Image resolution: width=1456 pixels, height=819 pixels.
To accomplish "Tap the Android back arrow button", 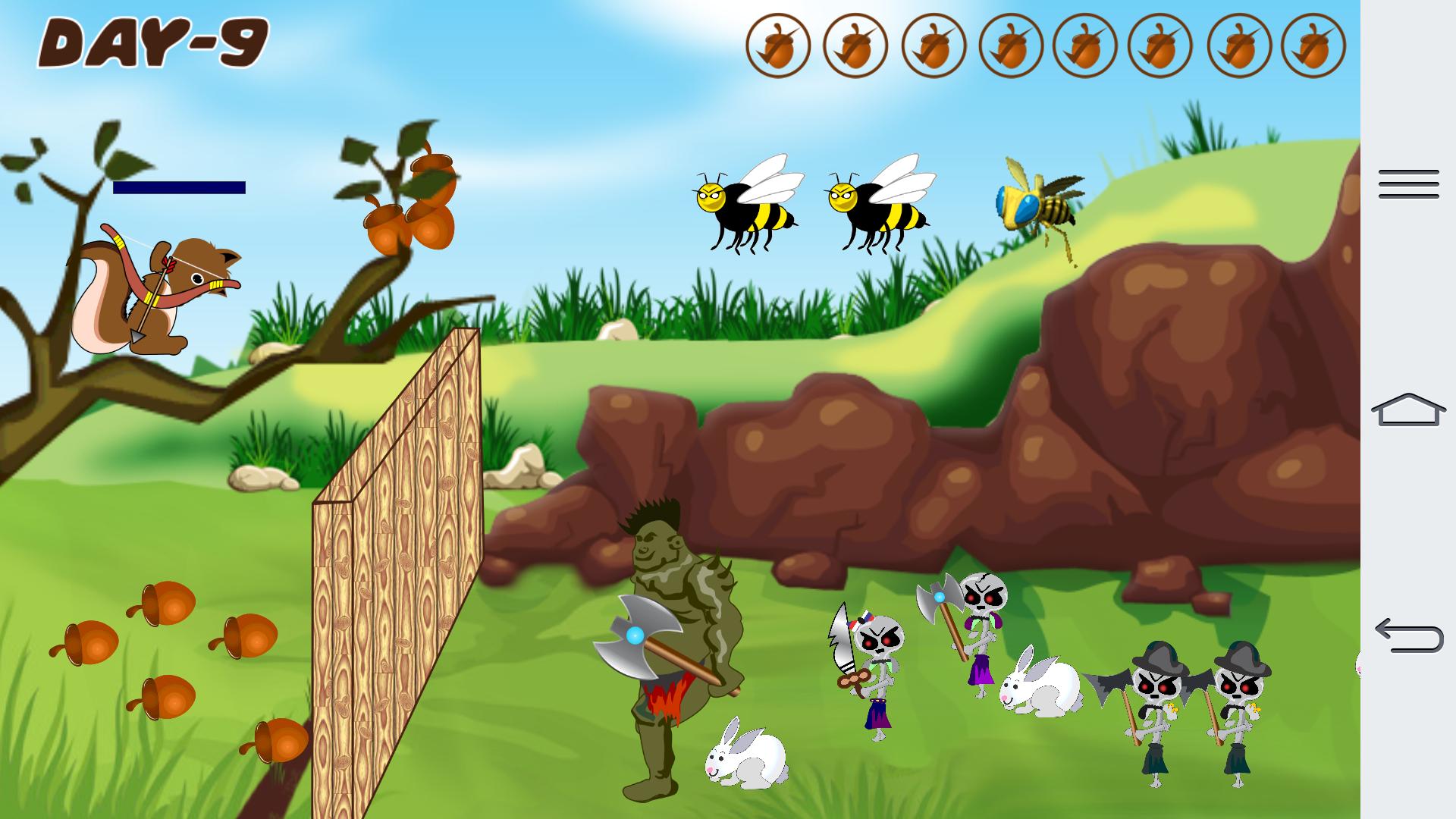I will coord(1408,635).
